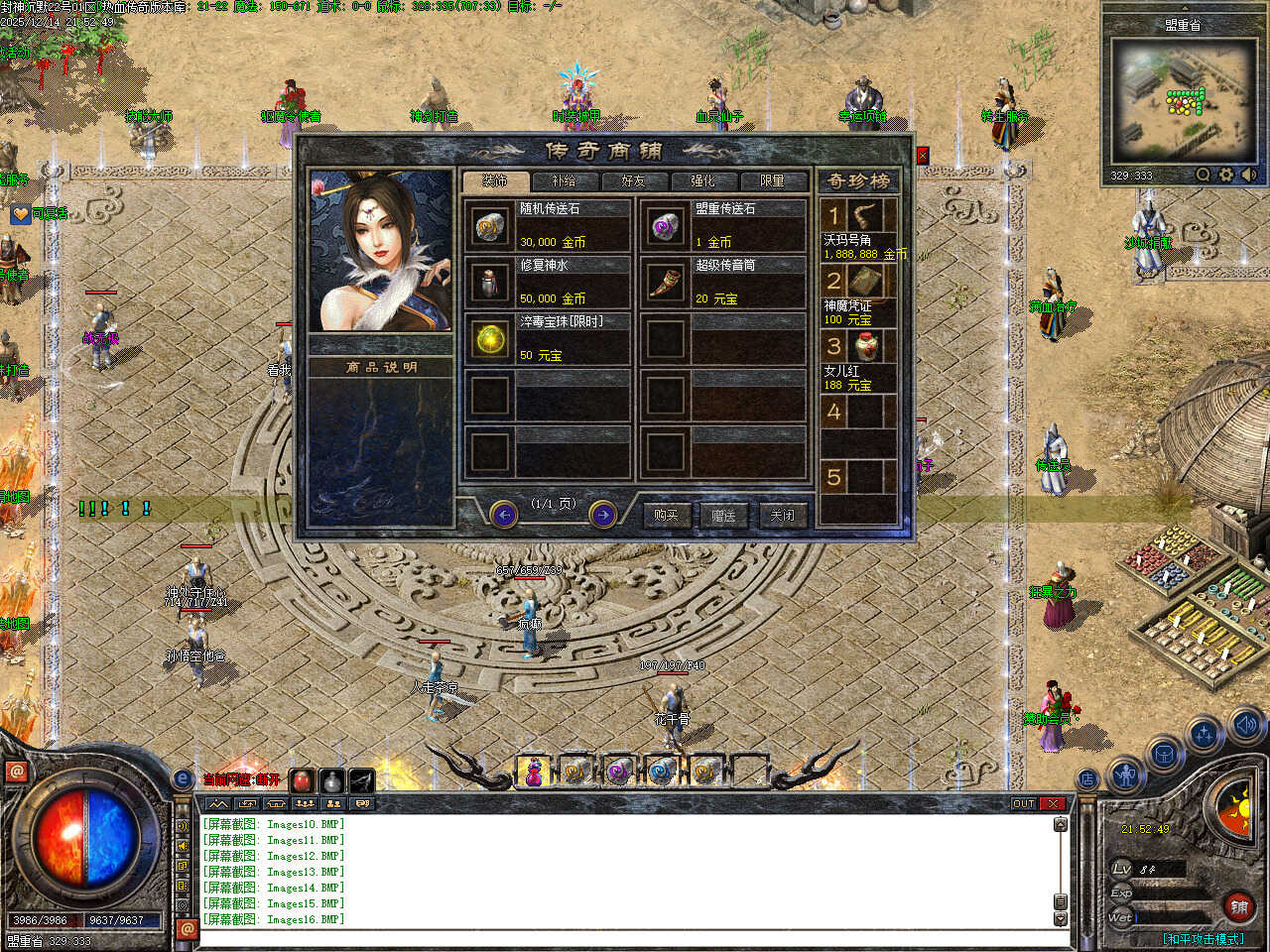This screenshot has height=952, width=1270.
Task: Select the 超级传音筒 horn item
Action: coord(665,284)
